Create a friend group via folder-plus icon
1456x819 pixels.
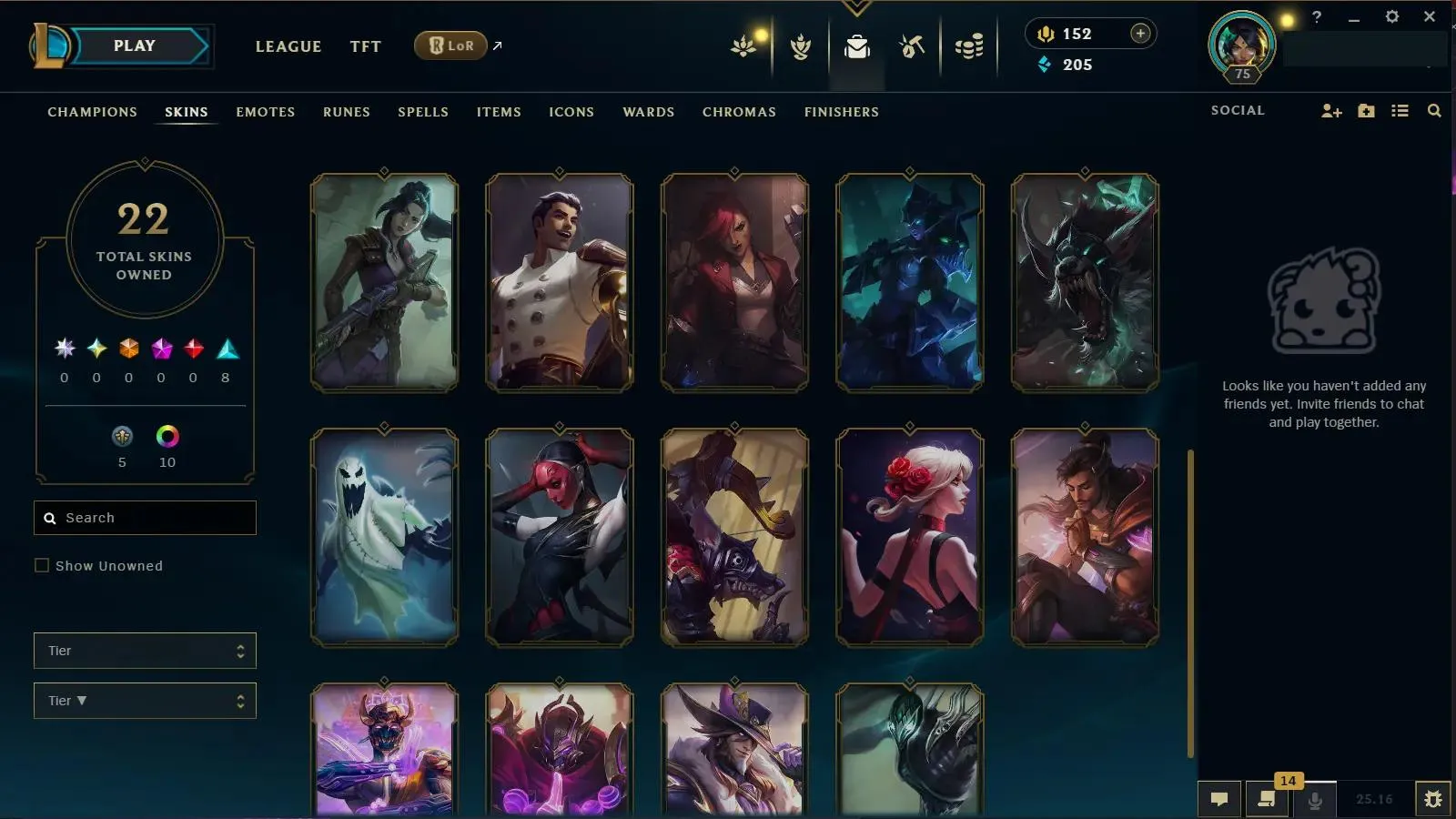[1366, 110]
